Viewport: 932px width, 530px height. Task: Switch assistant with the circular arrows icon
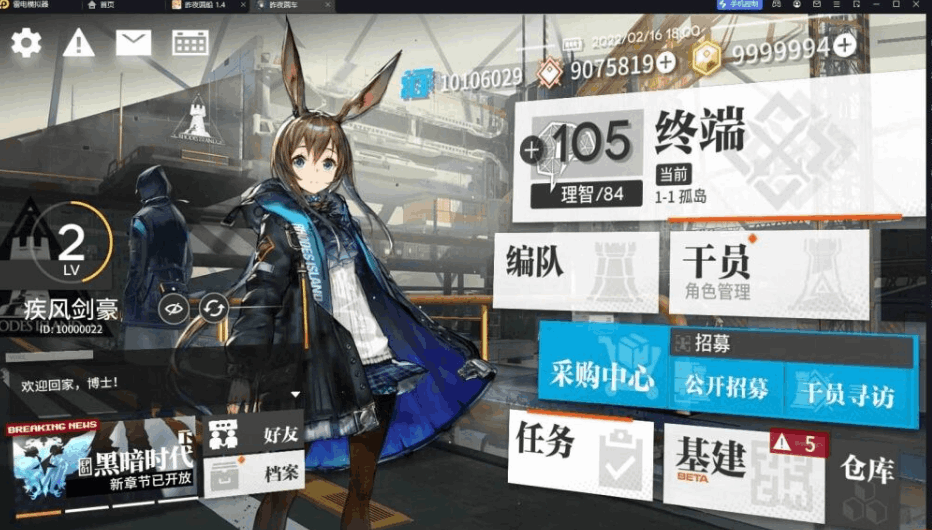pyautogui.click(x=213, y=309)
